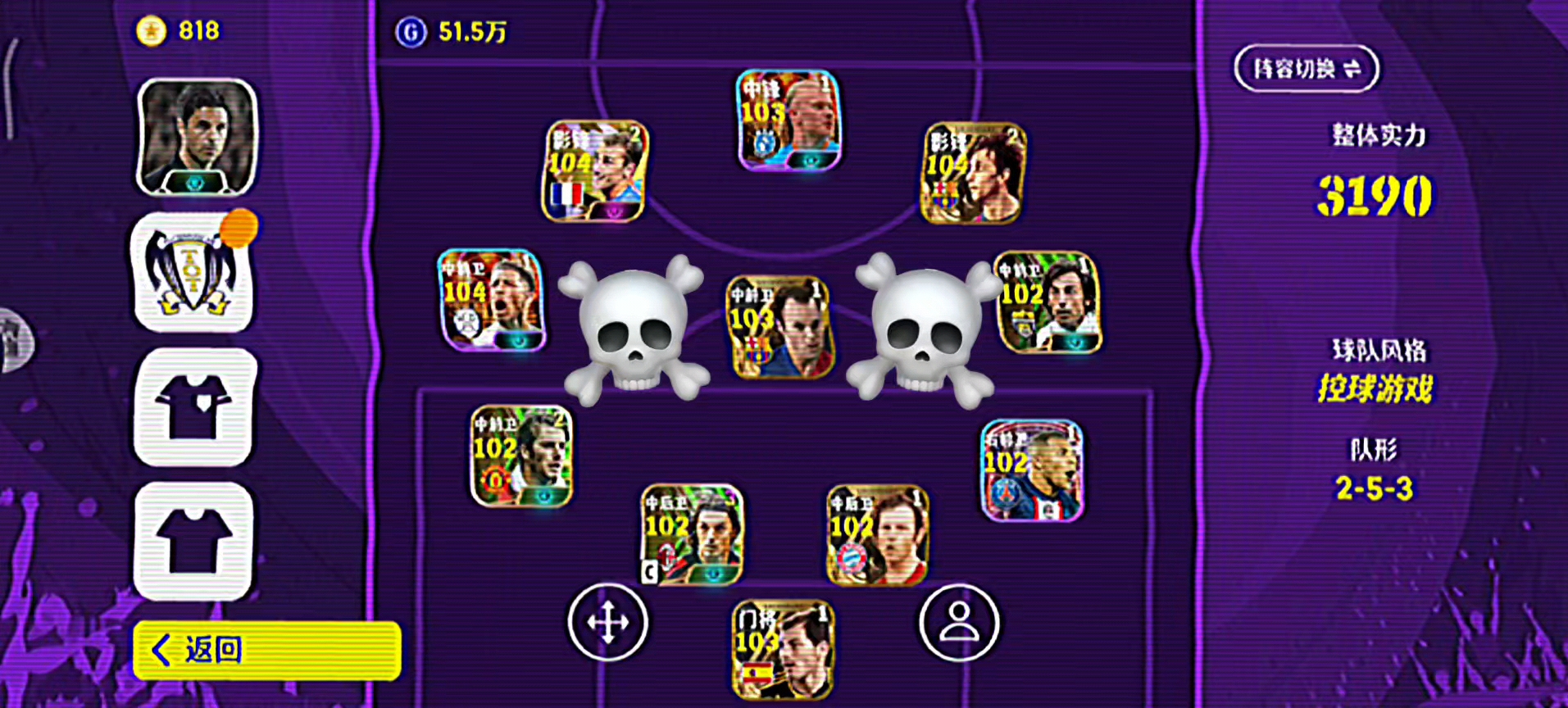
Task: Click the four-arrow move positions button
Action: 608,623
